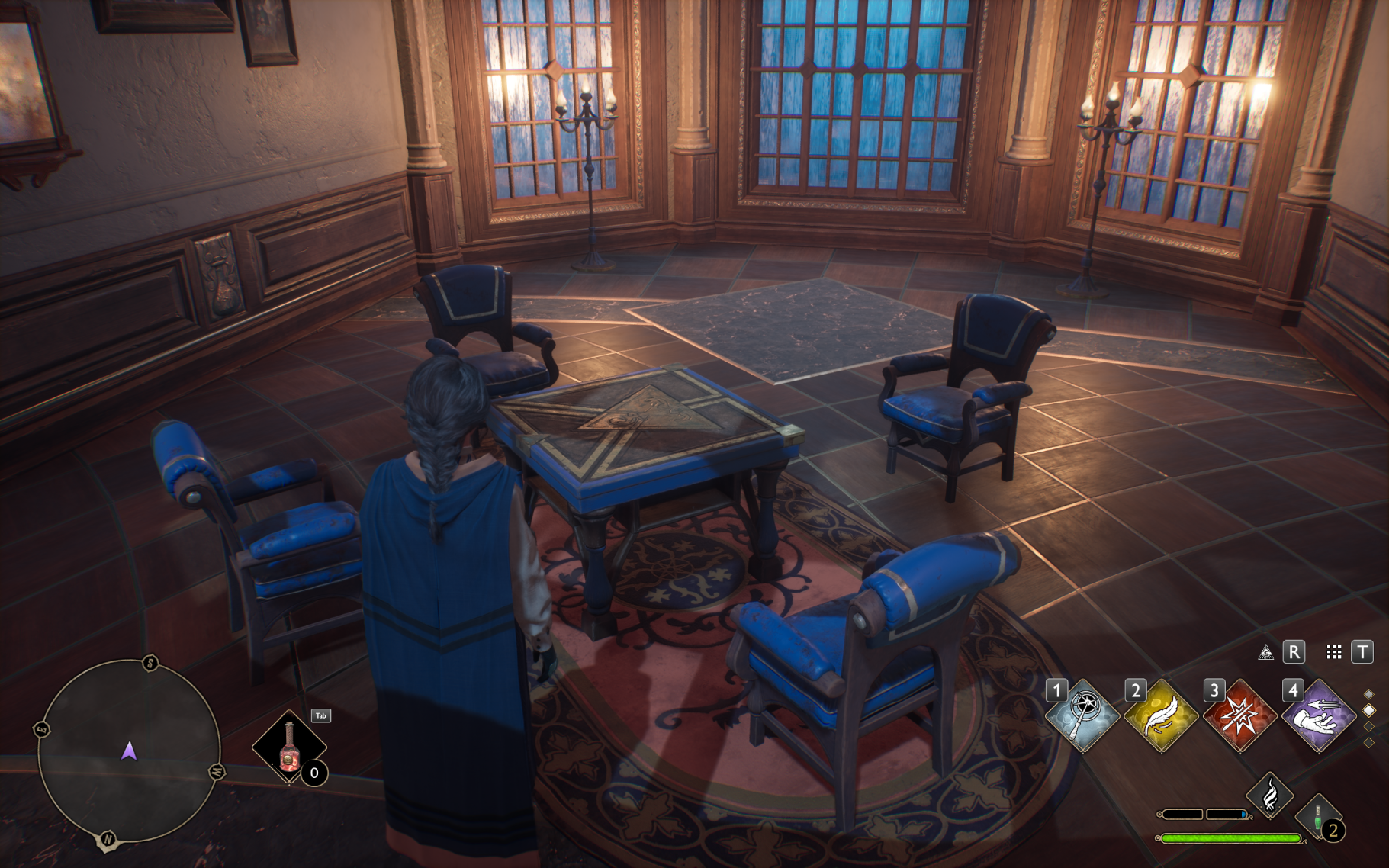1389x868 pixels.
Task: Trigger the white flame ancient magic icon
Action: pyautogui.click(x=1270, y=796)
